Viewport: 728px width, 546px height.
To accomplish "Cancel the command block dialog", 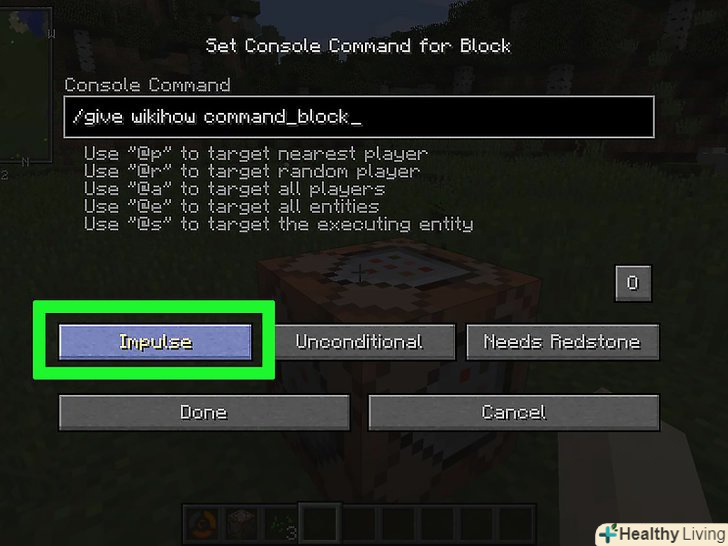I will pyautogui.click(x=514, y=412).
